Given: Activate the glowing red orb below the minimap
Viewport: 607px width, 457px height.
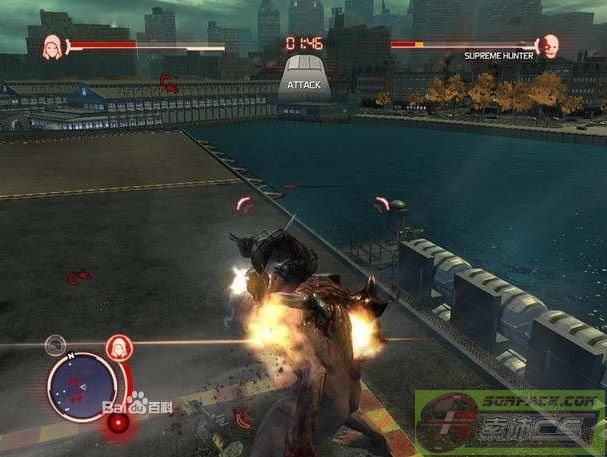Looking at the screenshot, I should [119, 422].
